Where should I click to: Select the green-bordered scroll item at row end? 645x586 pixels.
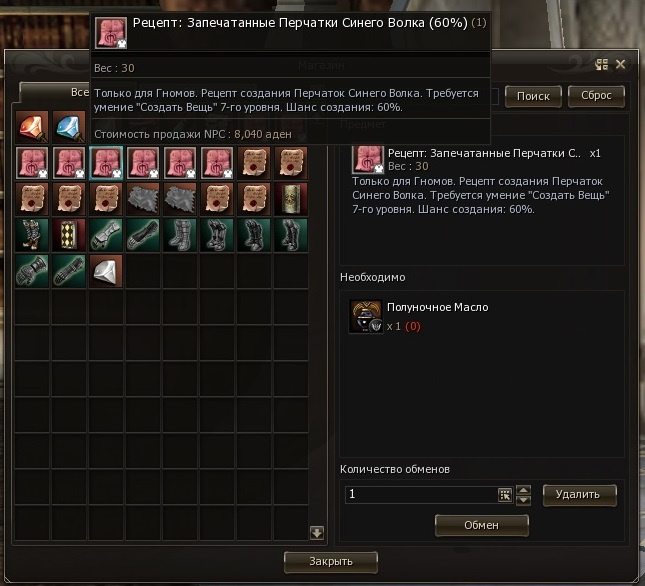[291, 198]
